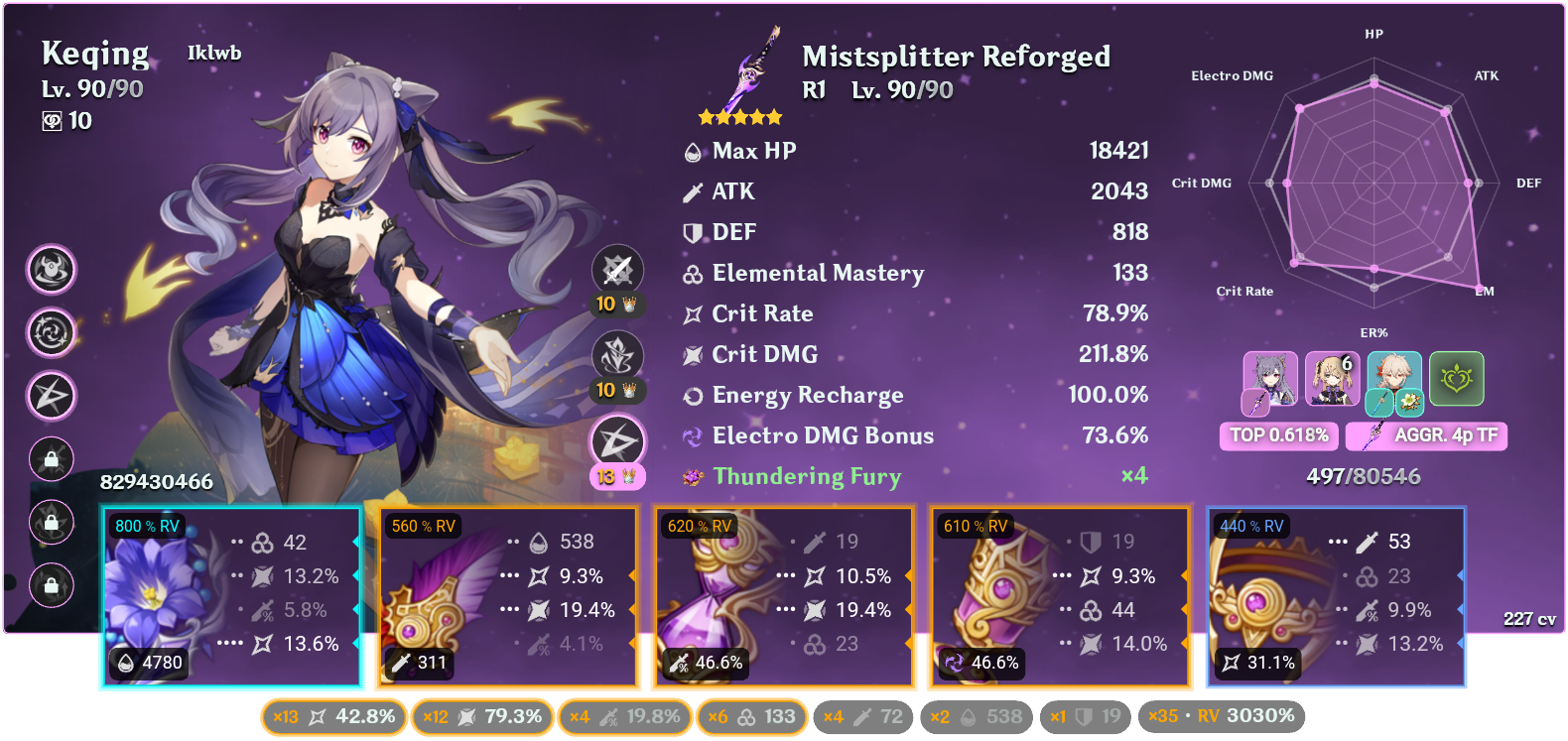Select Kazuha's sword weapon icon
Image resolution: width=1568 pixels, height=741 pixels.
[1379, 404]
